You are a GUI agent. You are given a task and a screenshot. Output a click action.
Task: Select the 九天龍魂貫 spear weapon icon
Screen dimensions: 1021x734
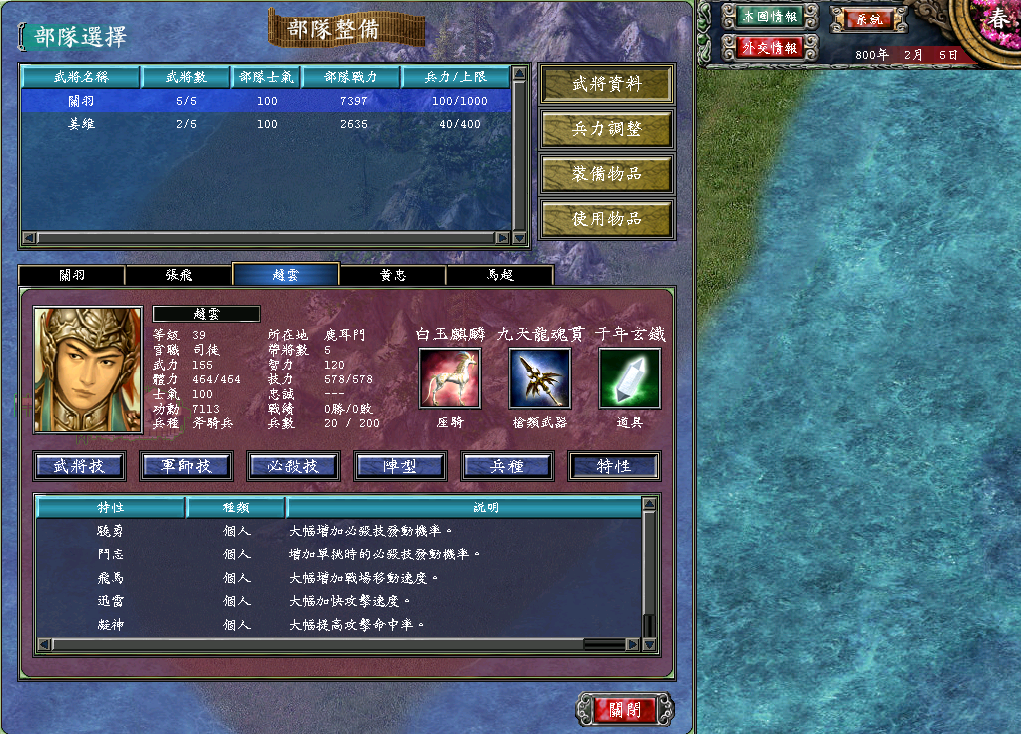539,378
